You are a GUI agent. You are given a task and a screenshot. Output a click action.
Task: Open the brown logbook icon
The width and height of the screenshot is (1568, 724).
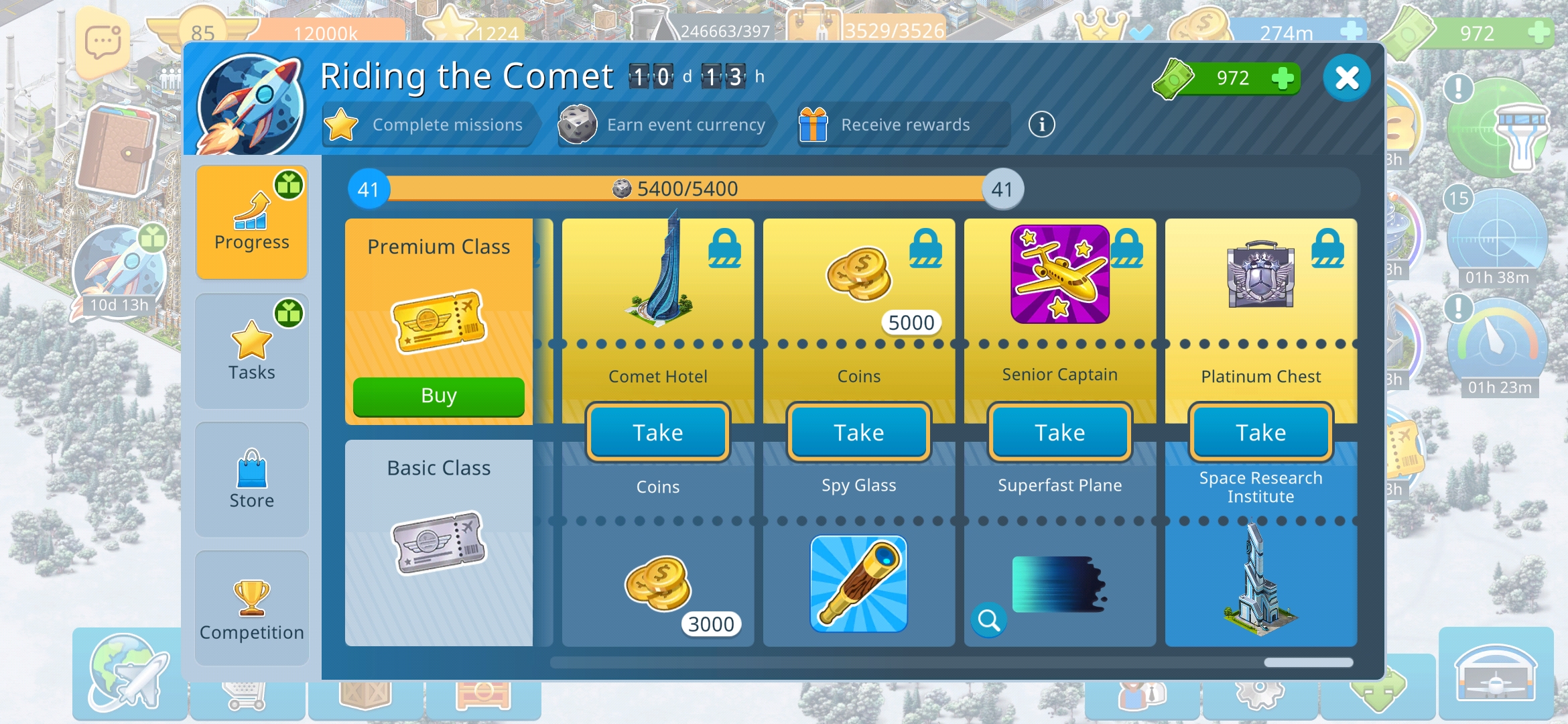(117, 151)
